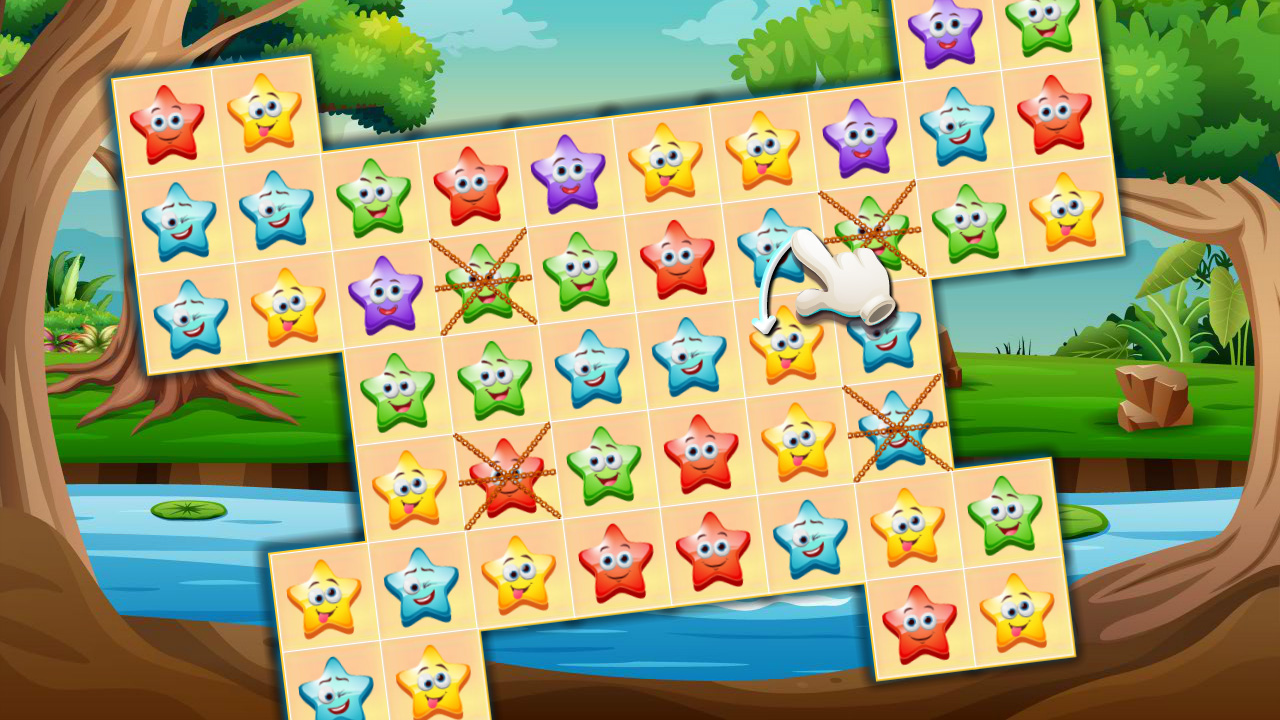This screenshot has height=720, width=1280.
Task: Tap the chained red star near the lily pad
Action: pyautogui.click(x=510, y=480)
